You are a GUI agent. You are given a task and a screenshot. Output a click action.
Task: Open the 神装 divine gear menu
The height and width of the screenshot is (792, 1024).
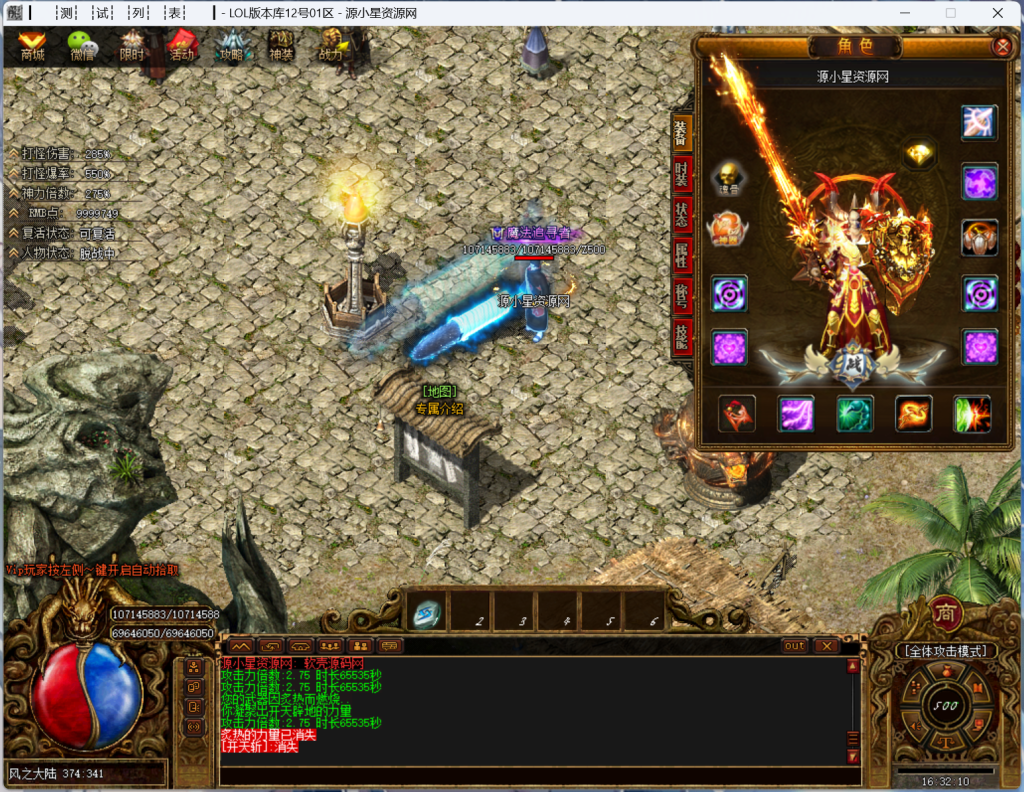[x=281, y=46]
